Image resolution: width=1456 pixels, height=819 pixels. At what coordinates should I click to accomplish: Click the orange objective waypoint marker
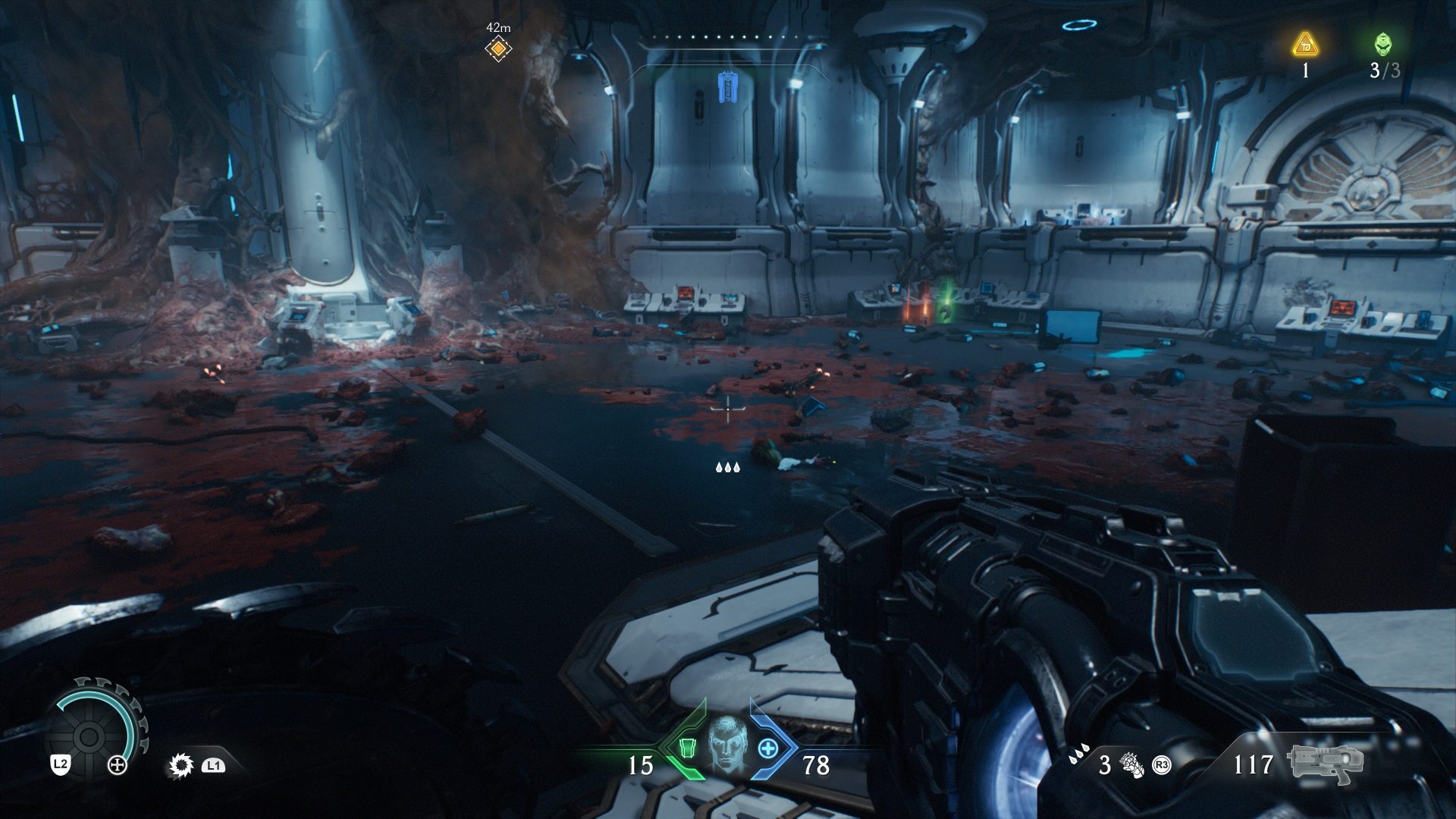(x=498, y=49)
